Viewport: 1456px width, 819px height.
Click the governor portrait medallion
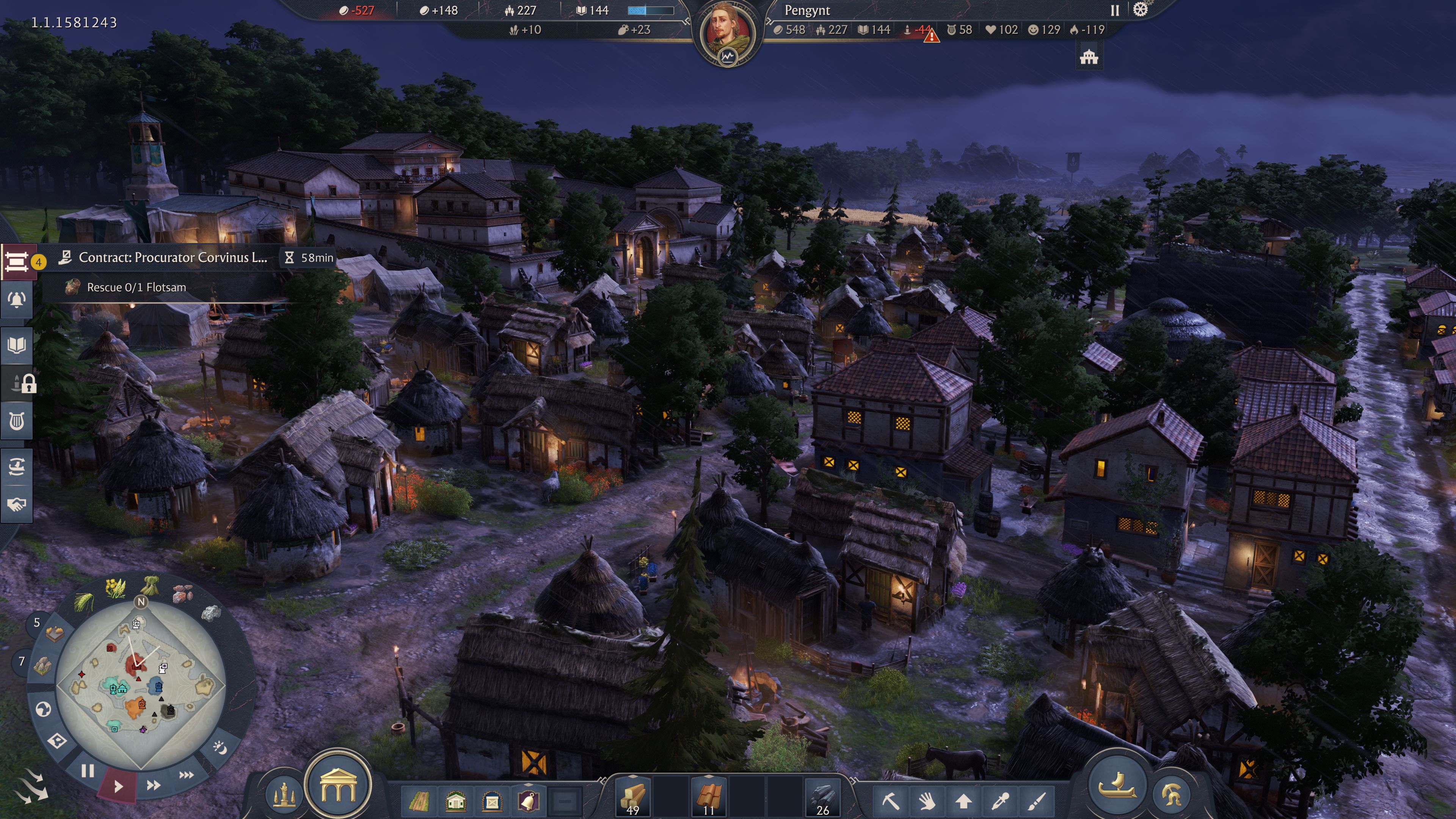coord(727,32)
